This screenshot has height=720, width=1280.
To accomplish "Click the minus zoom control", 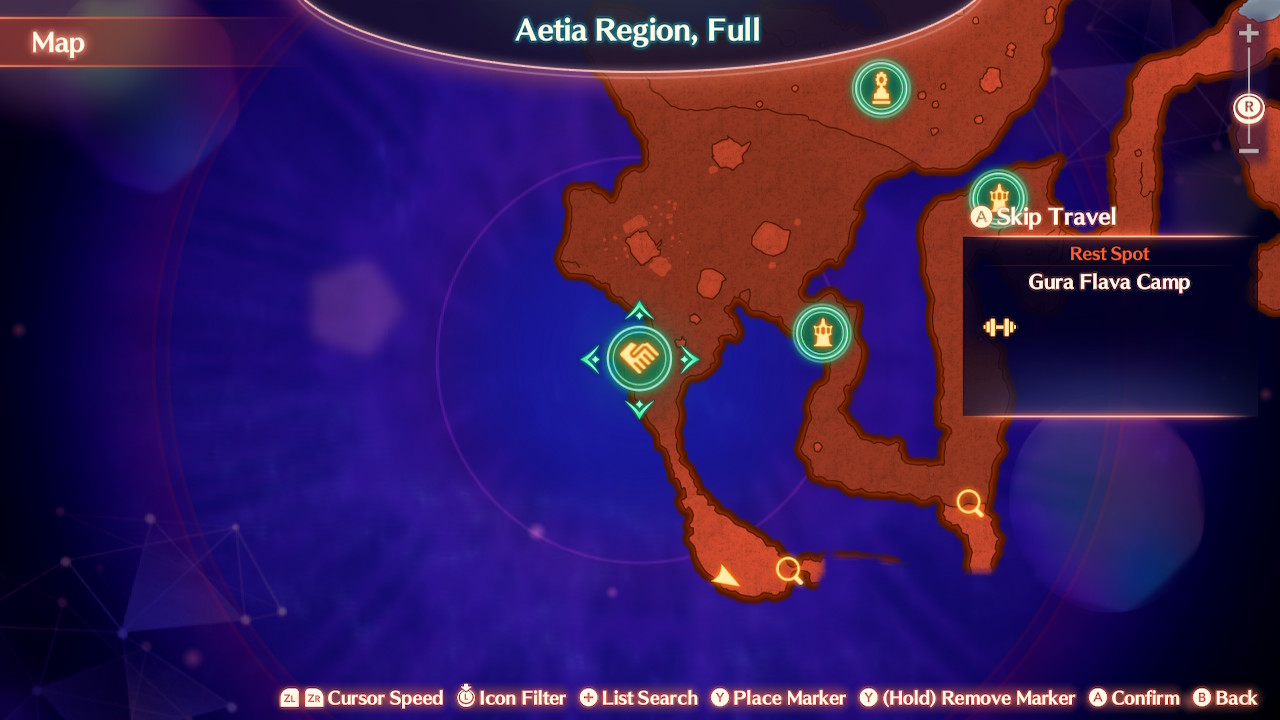I will (1249, 152).
